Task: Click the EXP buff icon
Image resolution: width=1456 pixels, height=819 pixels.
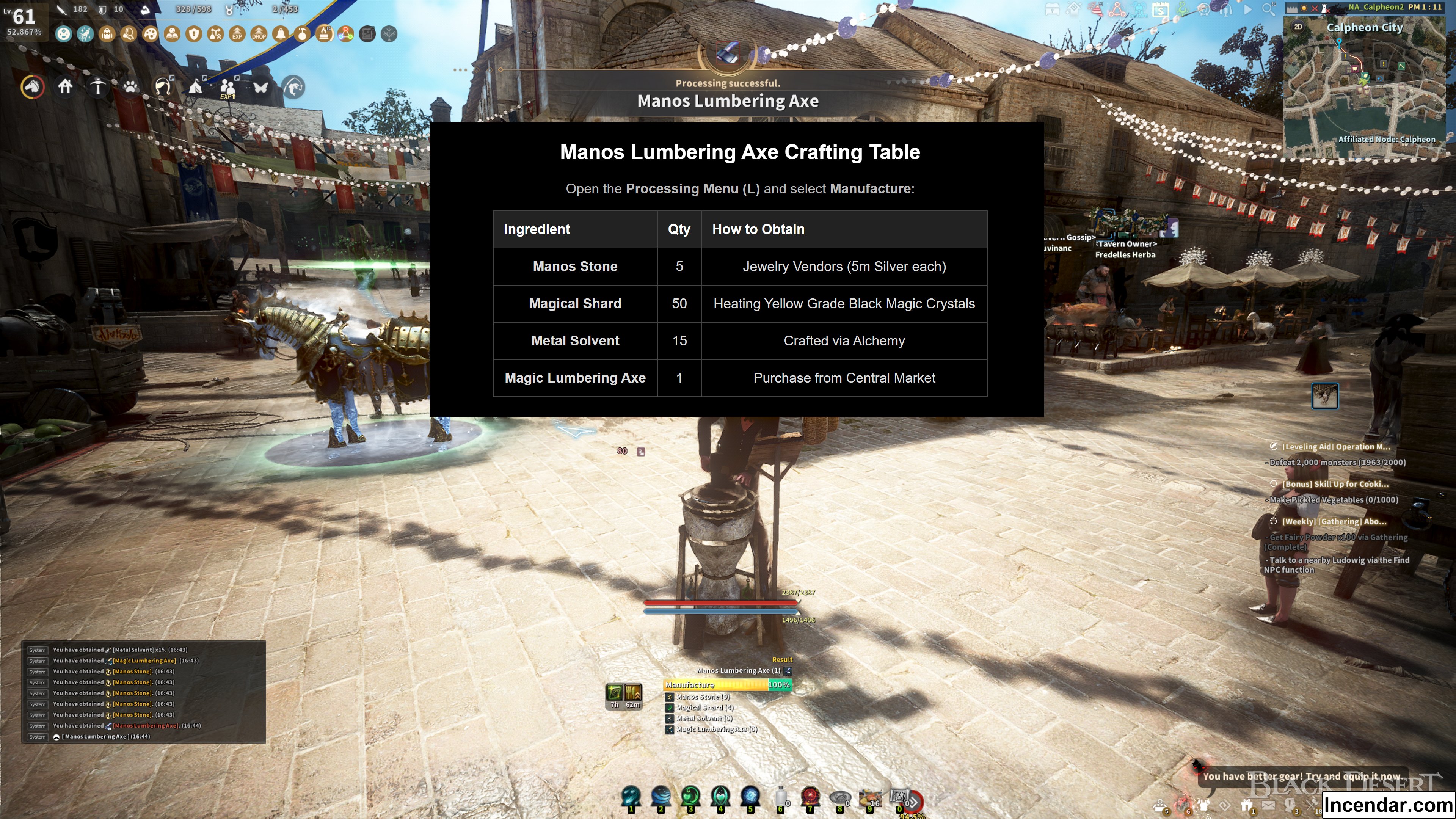Action: (237, 35)
